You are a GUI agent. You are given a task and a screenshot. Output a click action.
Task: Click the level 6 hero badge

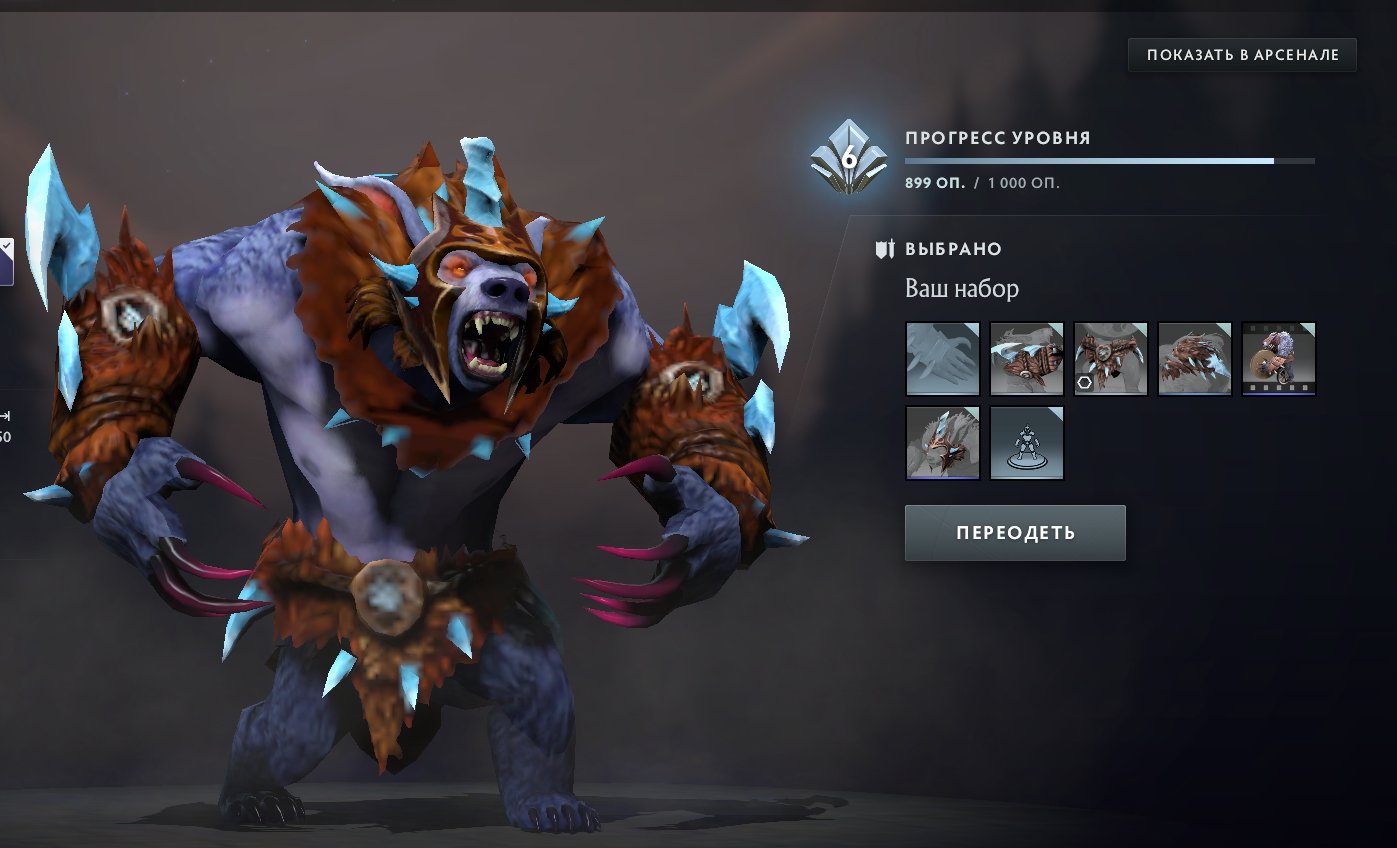[x=848, y=158]
